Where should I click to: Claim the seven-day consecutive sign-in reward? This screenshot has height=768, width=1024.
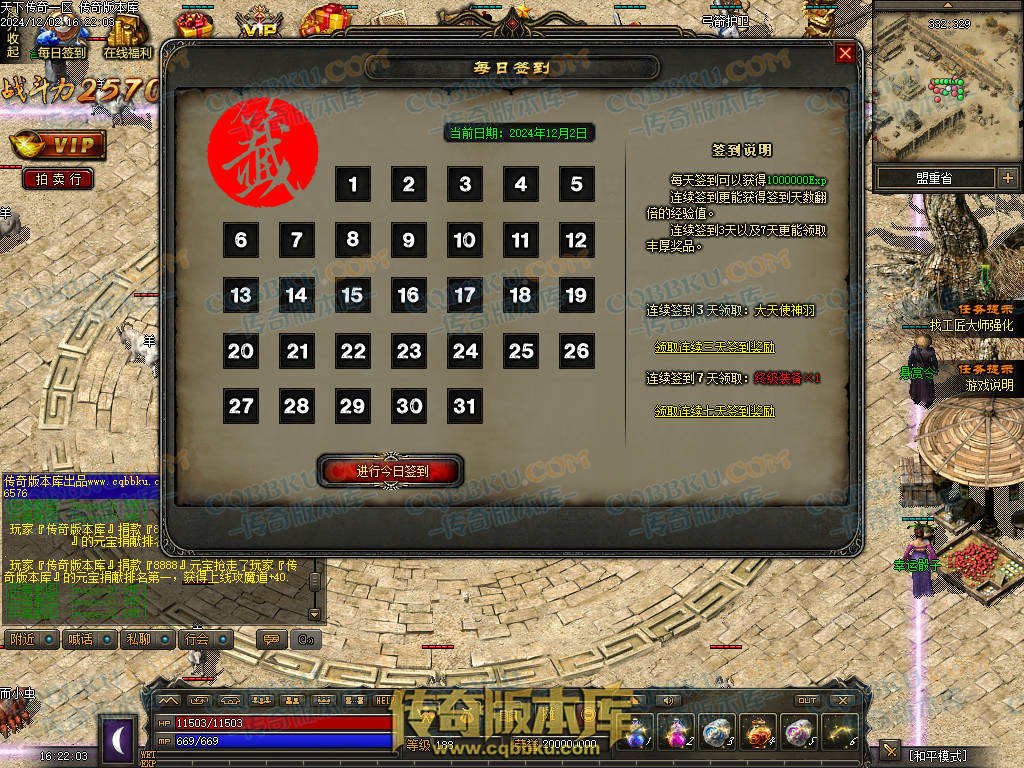(x=714, y=411)
